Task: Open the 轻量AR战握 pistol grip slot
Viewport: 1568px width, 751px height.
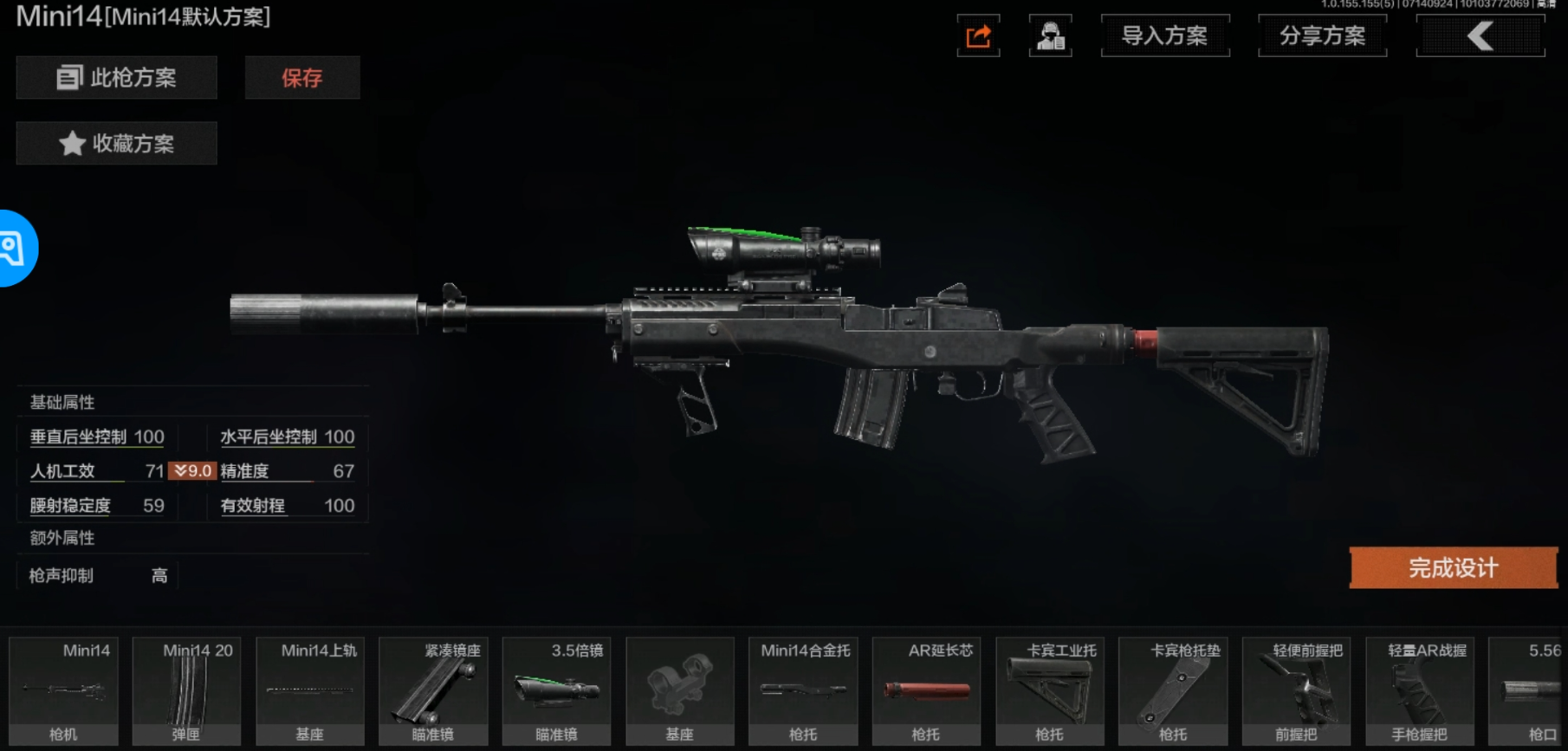Action: pos(1419,691)
